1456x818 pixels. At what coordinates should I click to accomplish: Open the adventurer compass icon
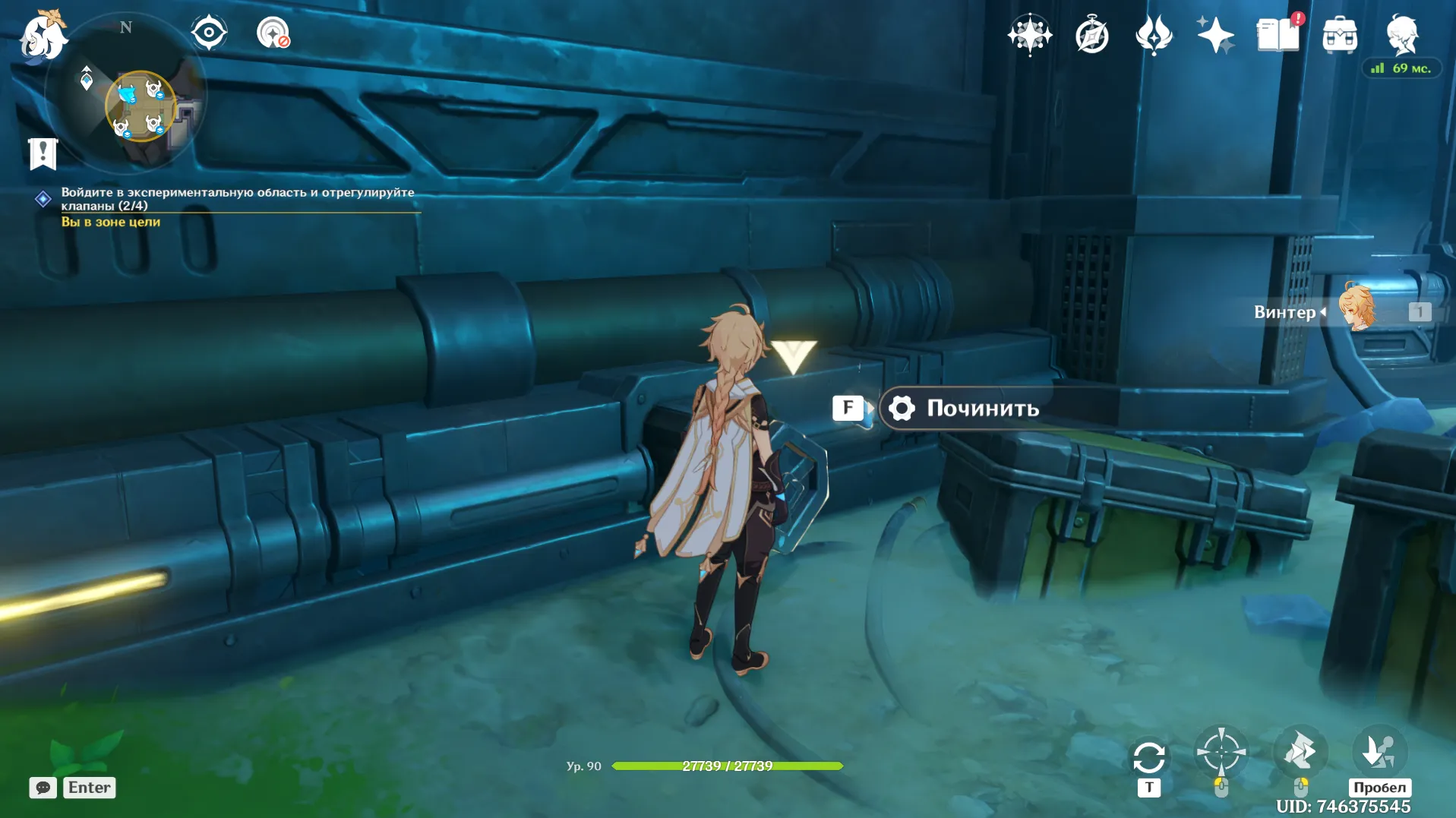pos(1092,36)
